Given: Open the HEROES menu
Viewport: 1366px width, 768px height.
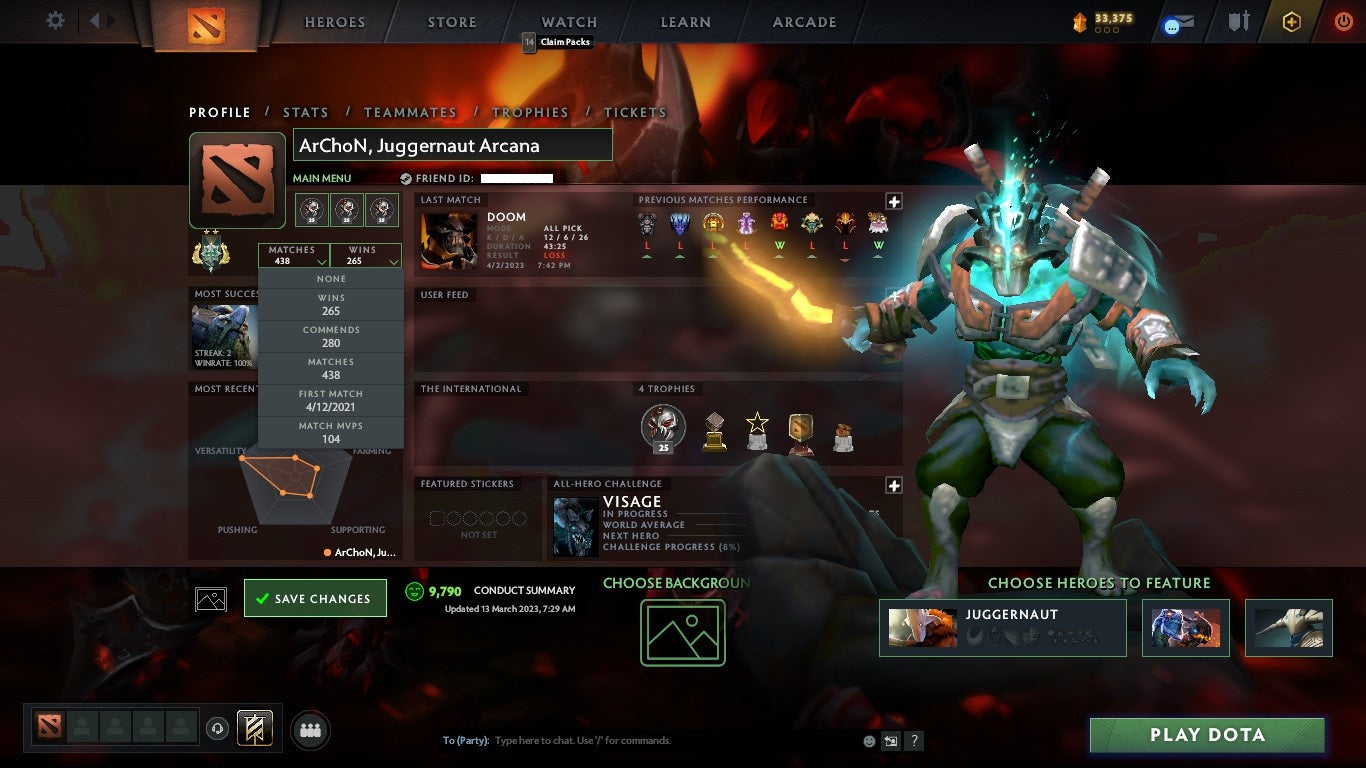Looking at the screenshot, I should point(334,21).
